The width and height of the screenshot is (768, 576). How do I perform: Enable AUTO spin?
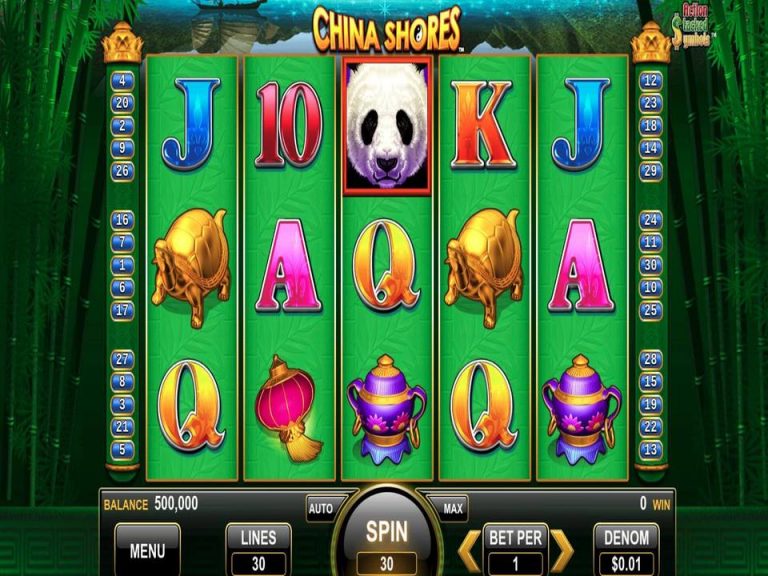(x=321, y=508)
